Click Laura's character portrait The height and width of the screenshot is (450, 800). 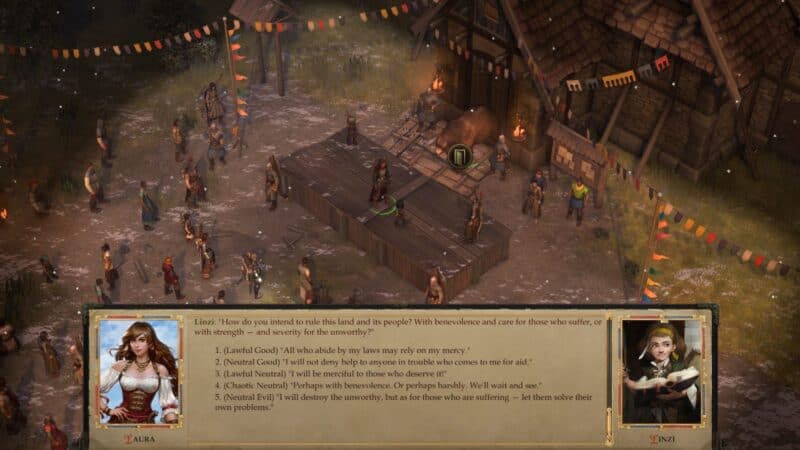[139, 371]
